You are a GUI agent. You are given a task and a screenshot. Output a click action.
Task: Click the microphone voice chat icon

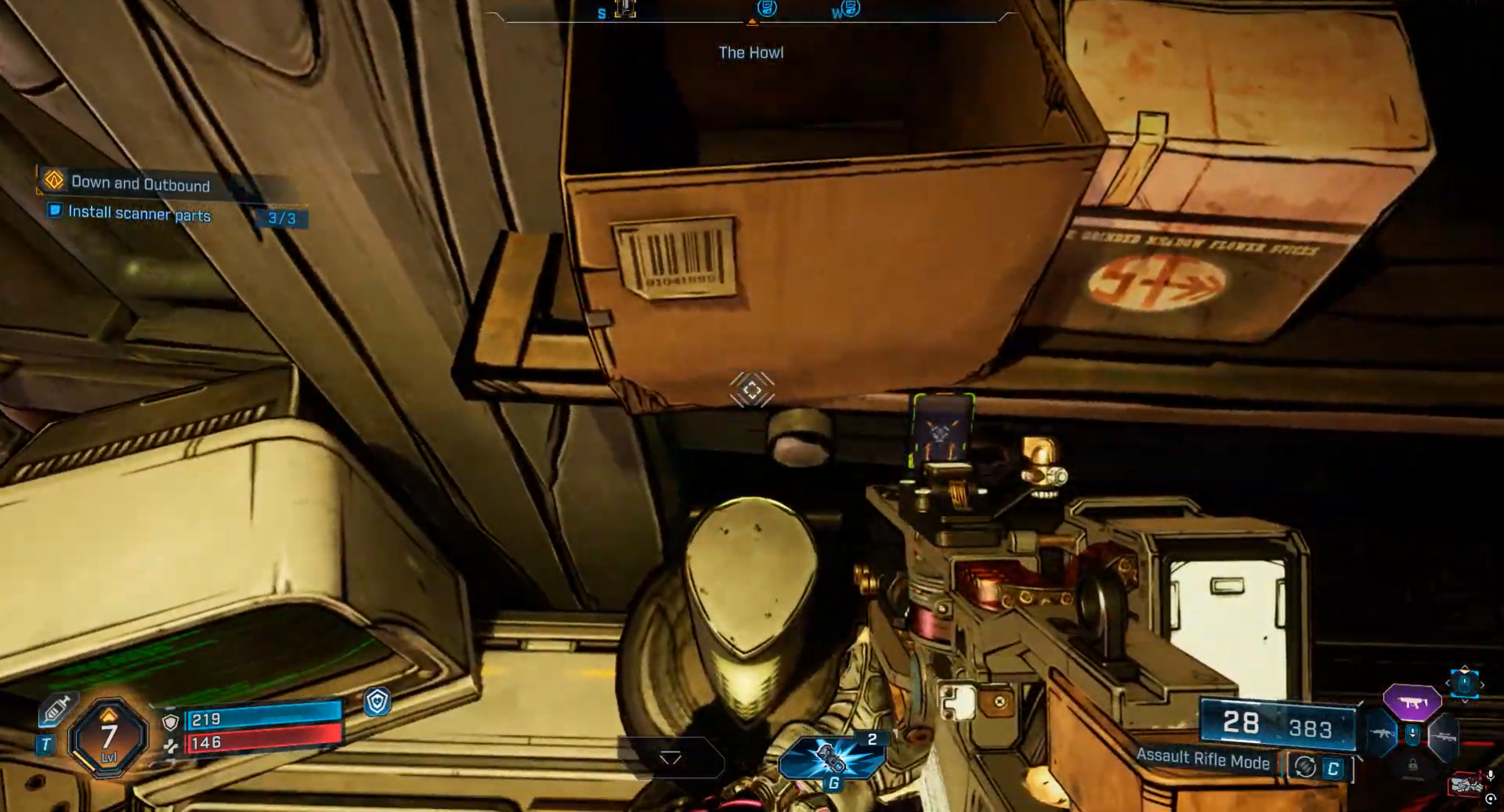(1490, 775)
